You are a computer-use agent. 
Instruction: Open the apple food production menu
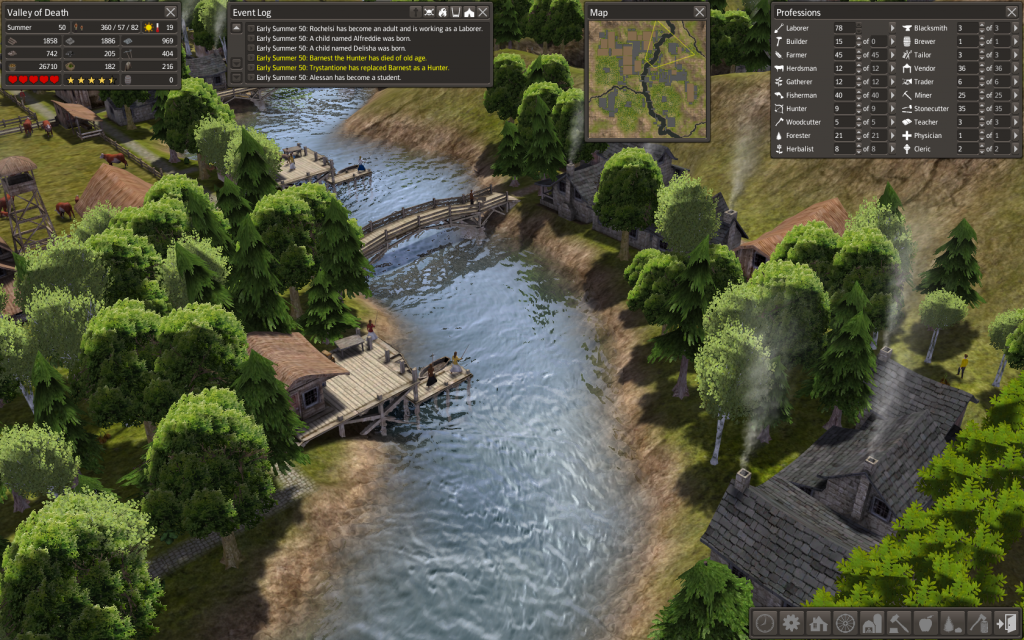(x=926, y=622)
